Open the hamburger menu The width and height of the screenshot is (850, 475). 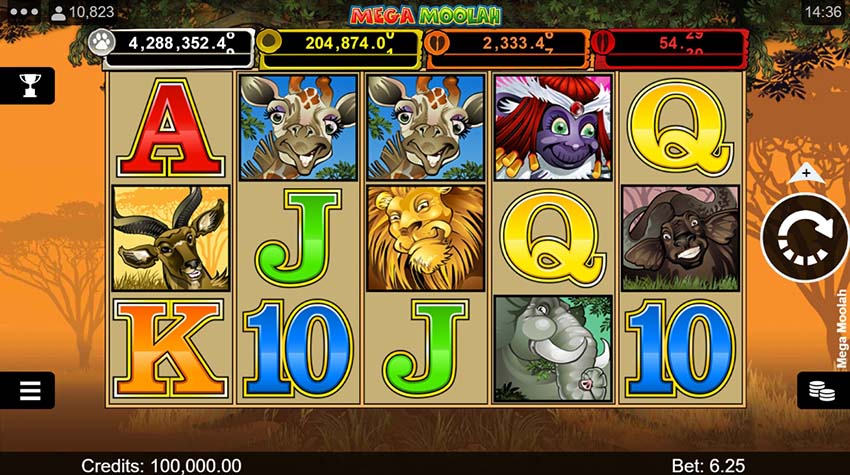coord(29,390)
